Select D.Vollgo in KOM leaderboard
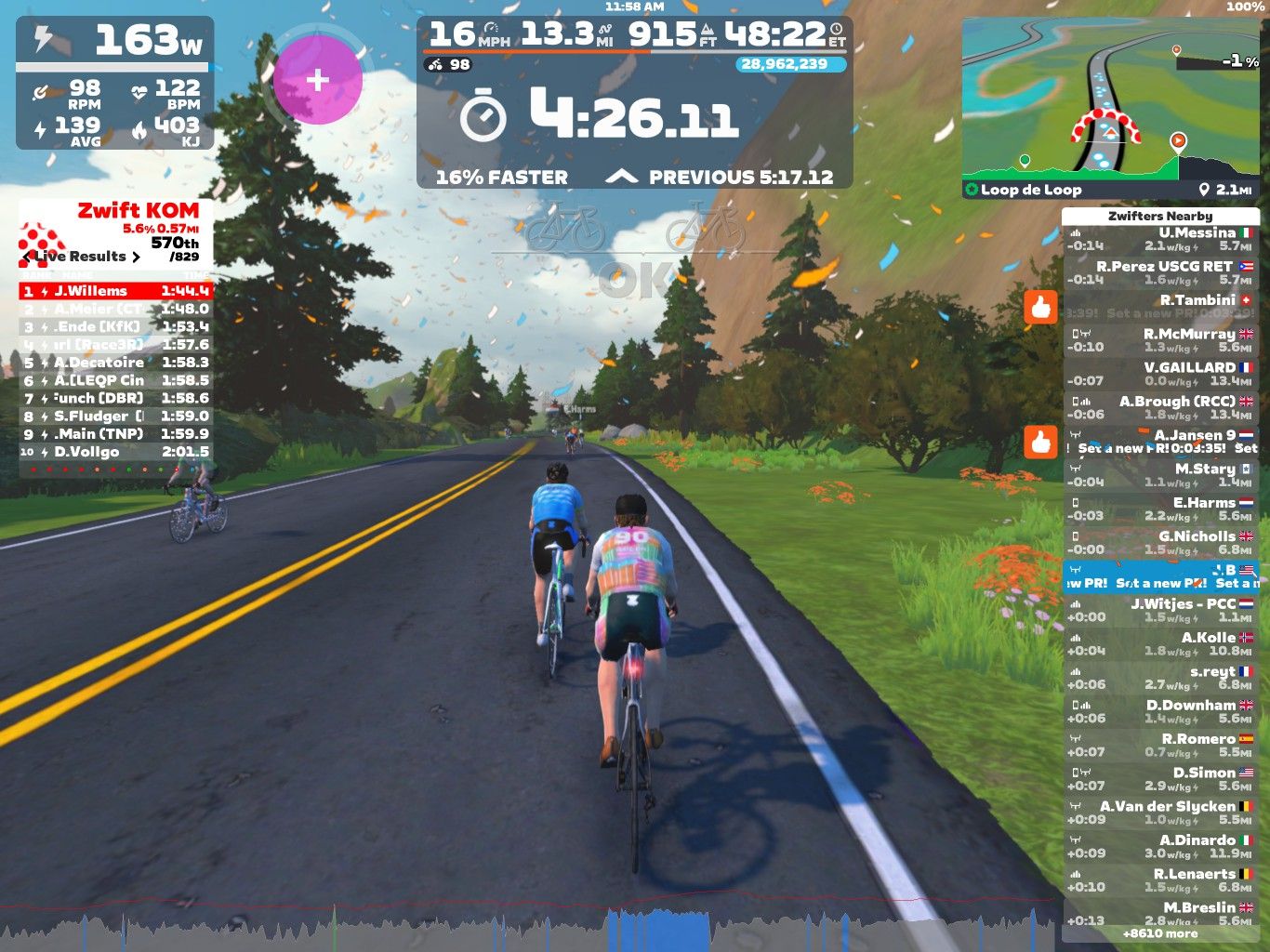This screenshot has height=952, width=1270. coord(116,452)
